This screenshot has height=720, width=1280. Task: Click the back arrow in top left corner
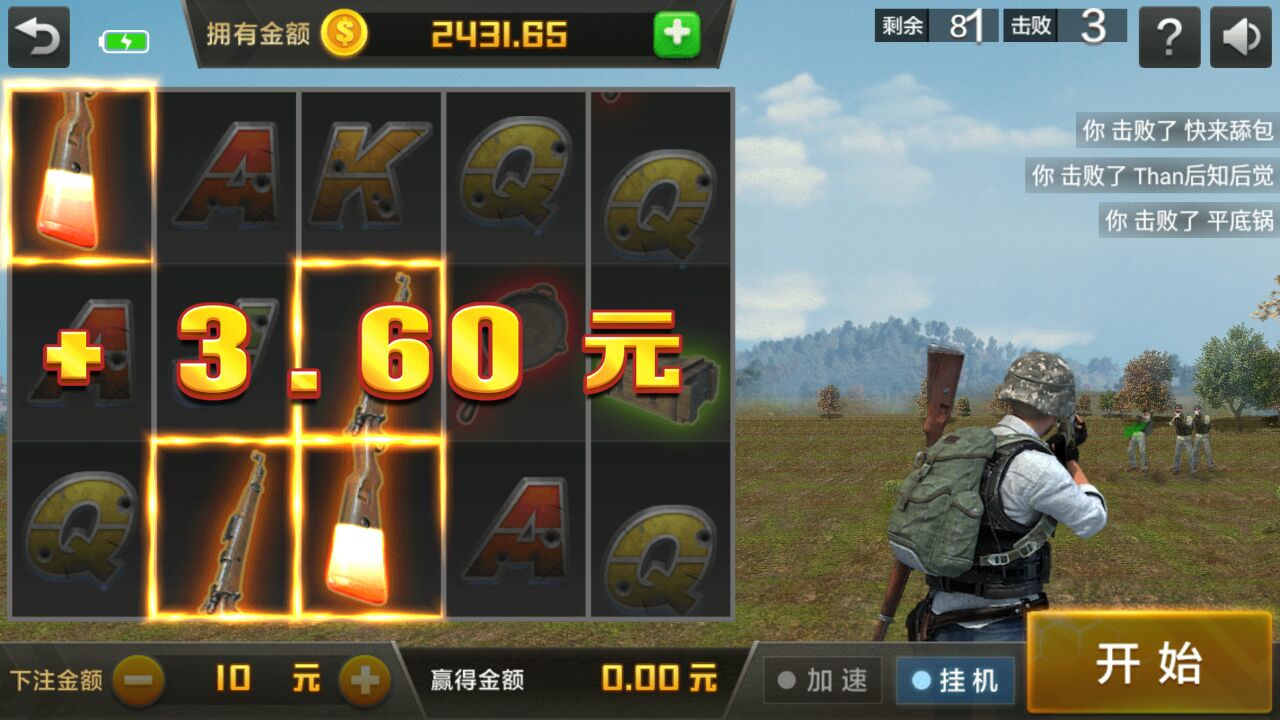38,36
